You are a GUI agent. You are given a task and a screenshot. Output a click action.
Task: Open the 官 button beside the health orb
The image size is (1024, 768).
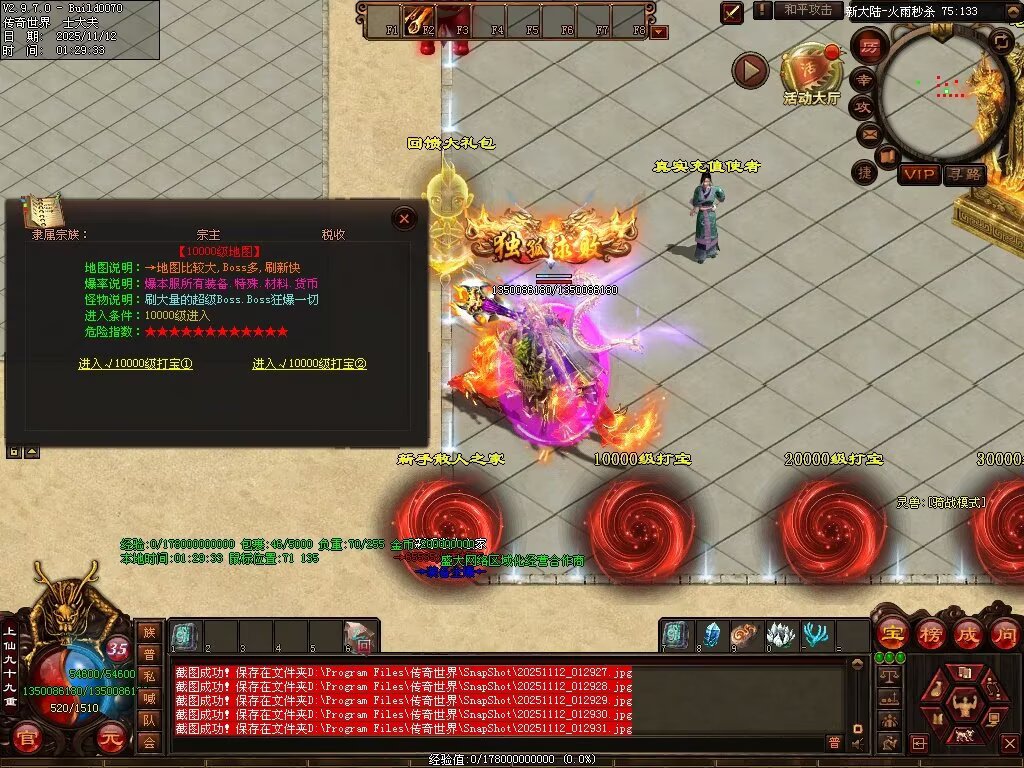pos(28,741)
